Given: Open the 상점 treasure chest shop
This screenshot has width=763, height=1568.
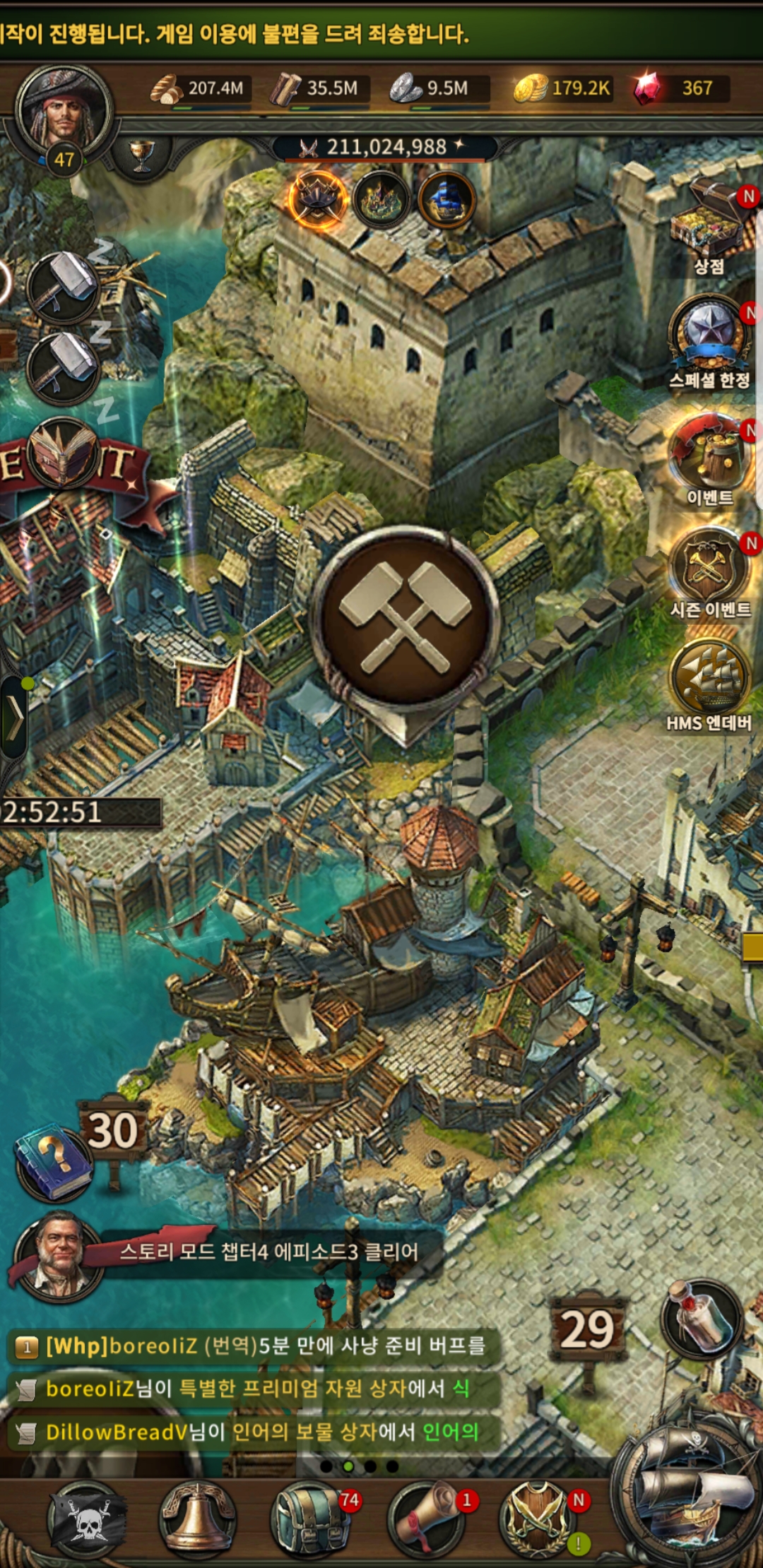Looking at the screenshot, I should 710,226.
